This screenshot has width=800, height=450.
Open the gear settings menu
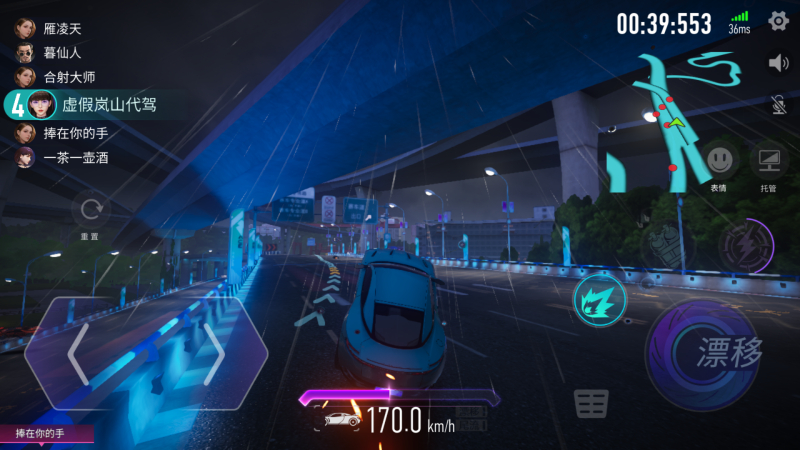pyautogui.click(x=778, y=21)
